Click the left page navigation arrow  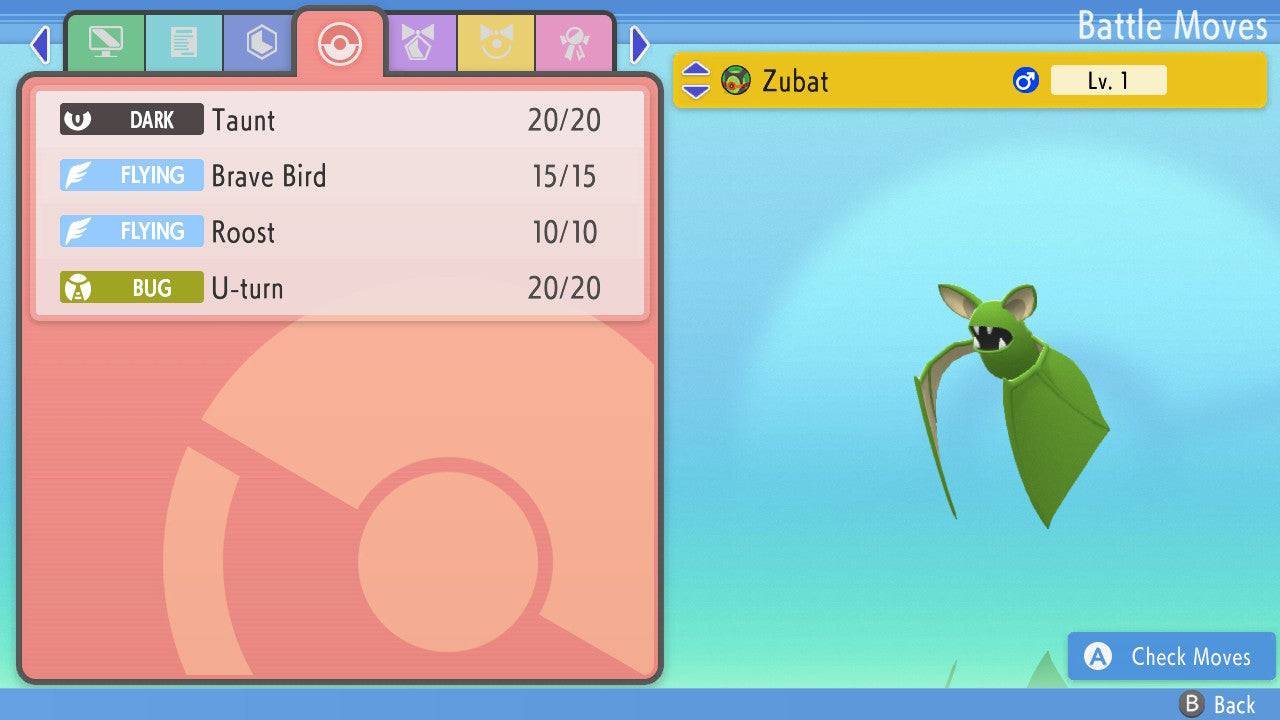click(x=40, y=44)
